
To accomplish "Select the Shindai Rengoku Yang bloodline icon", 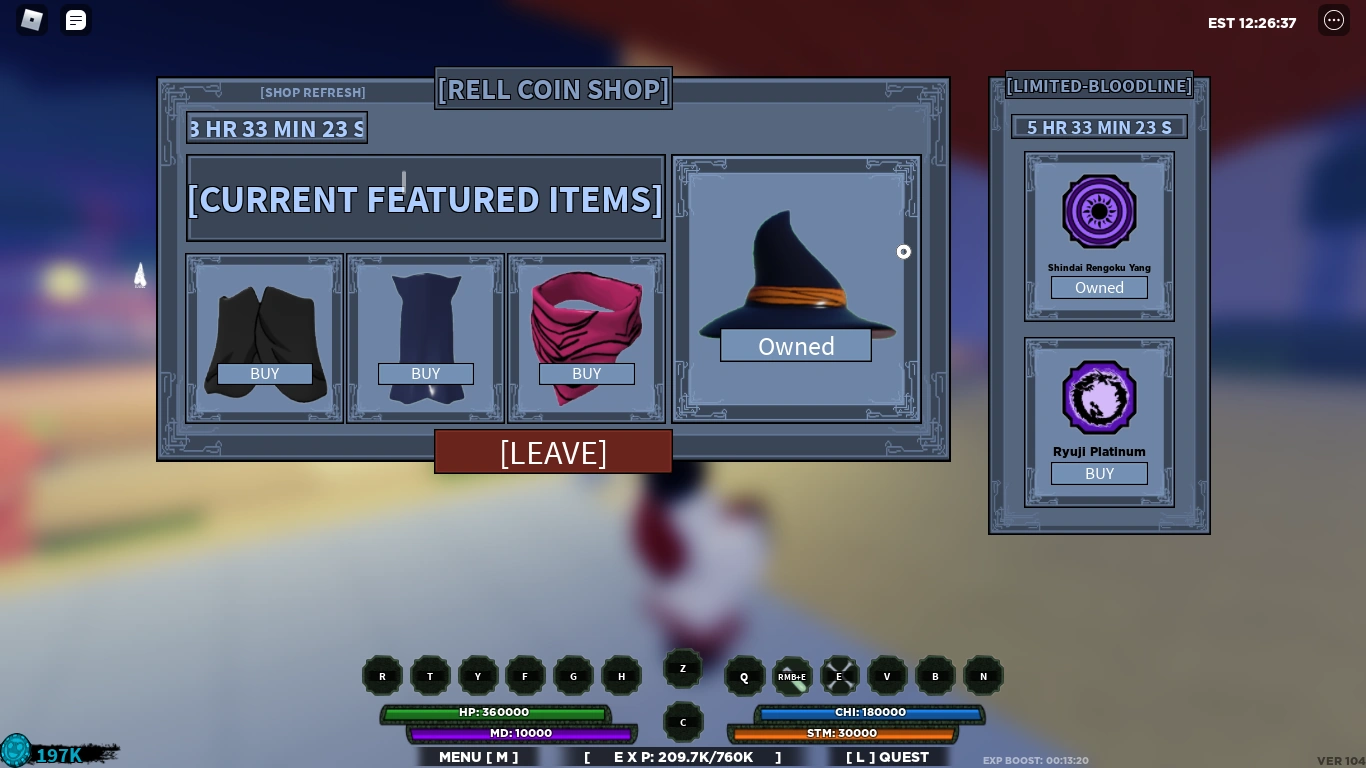I will click(1099, 211).
